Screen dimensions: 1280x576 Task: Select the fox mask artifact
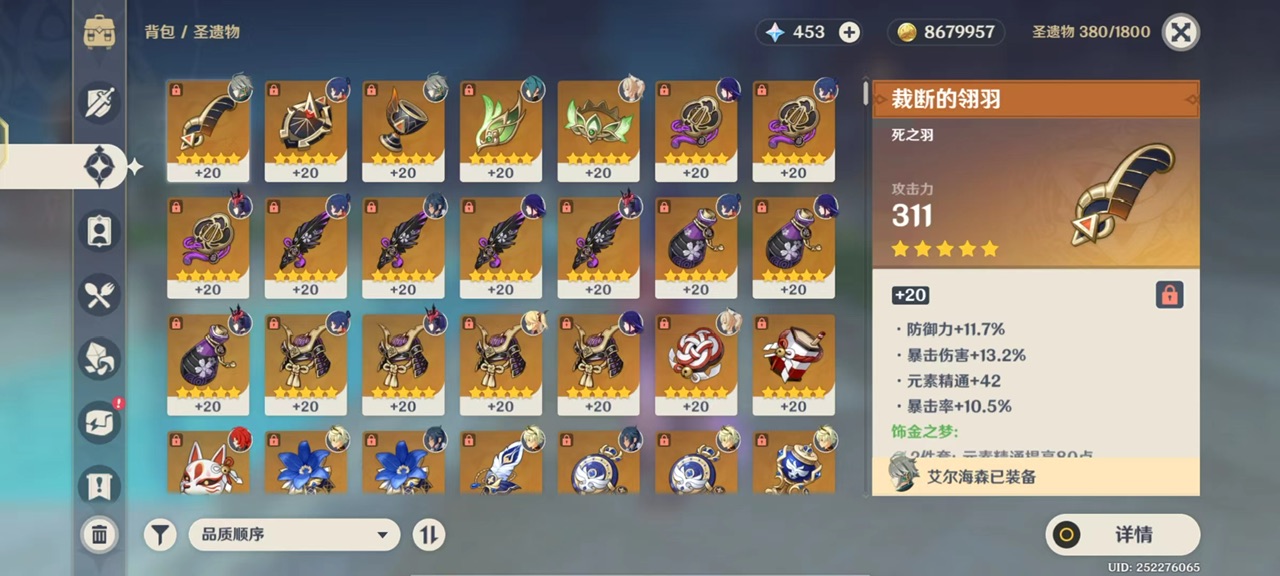coord(208,466)
